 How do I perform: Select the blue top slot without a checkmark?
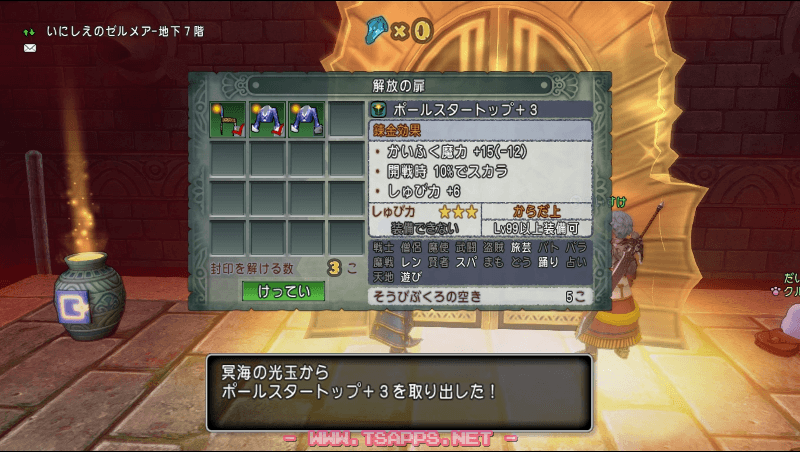click(x=305, y=119)
